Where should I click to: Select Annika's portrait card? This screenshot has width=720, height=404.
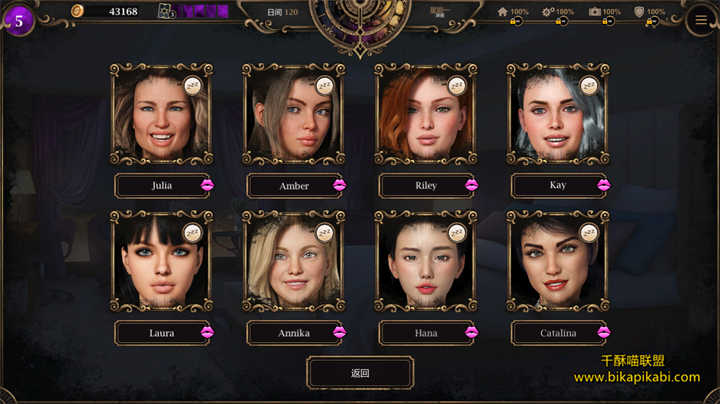[293, 261]
